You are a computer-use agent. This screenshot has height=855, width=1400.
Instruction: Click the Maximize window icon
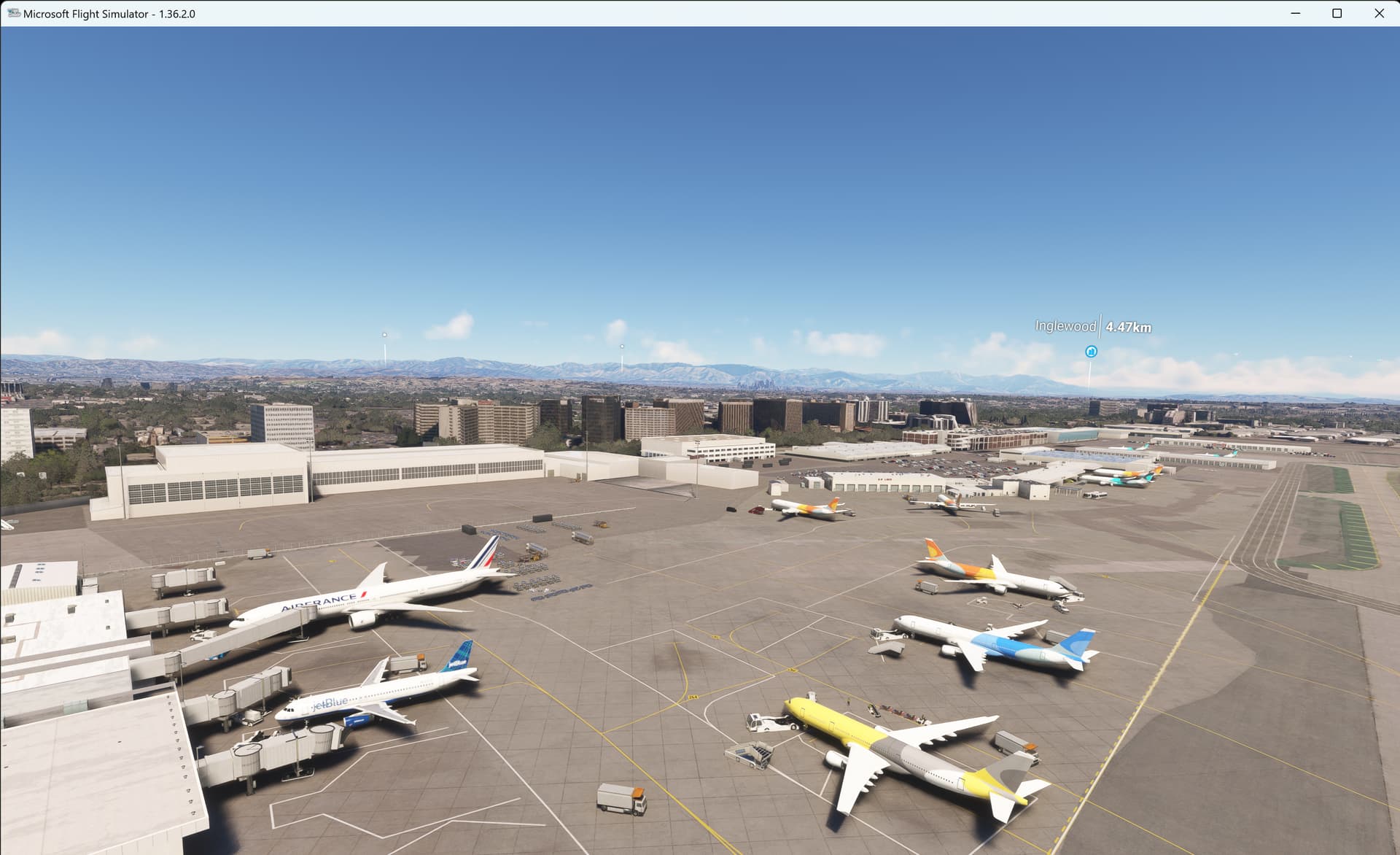1337,12
